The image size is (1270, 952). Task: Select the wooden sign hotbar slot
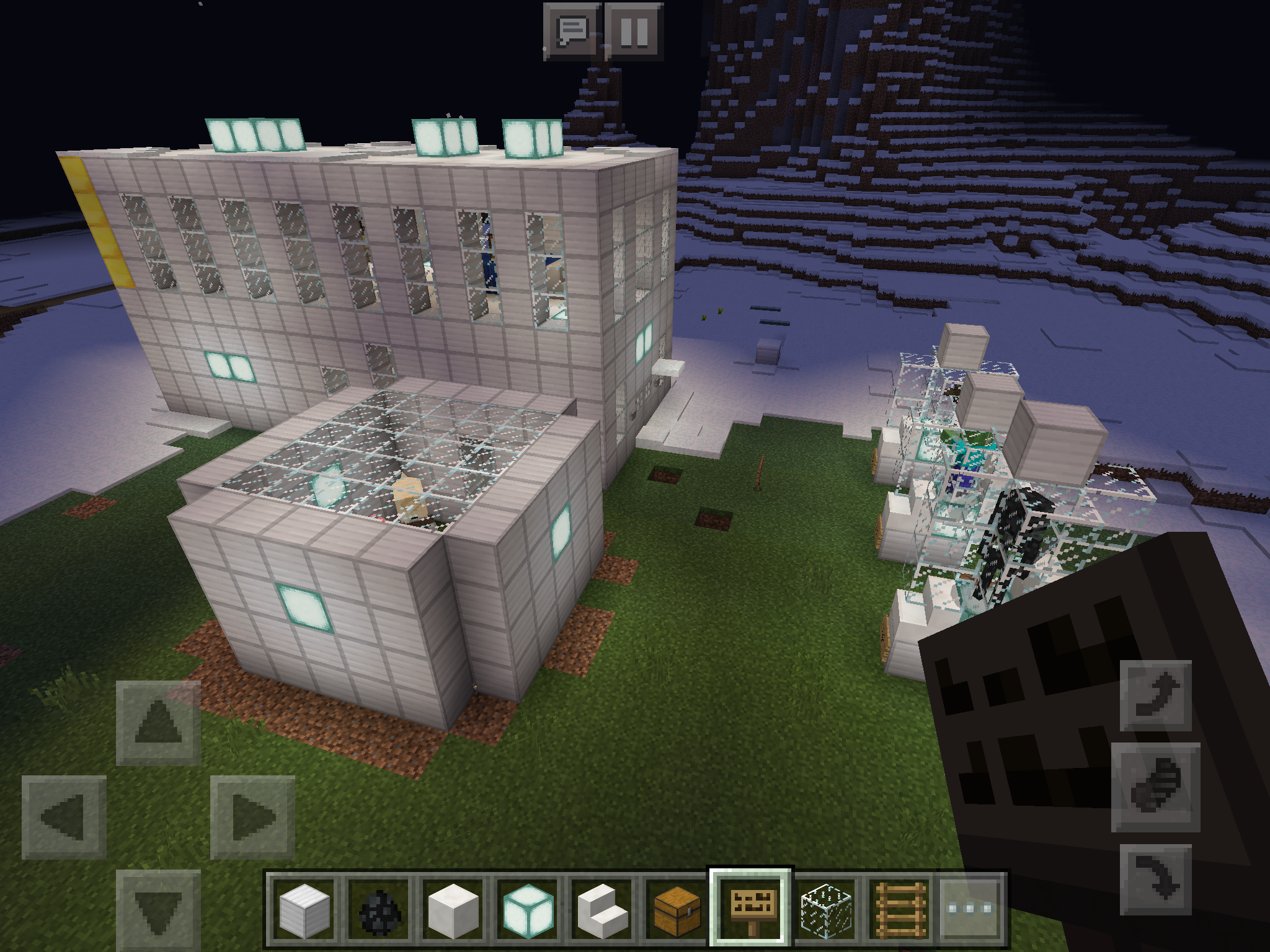(x=750, y=909)
